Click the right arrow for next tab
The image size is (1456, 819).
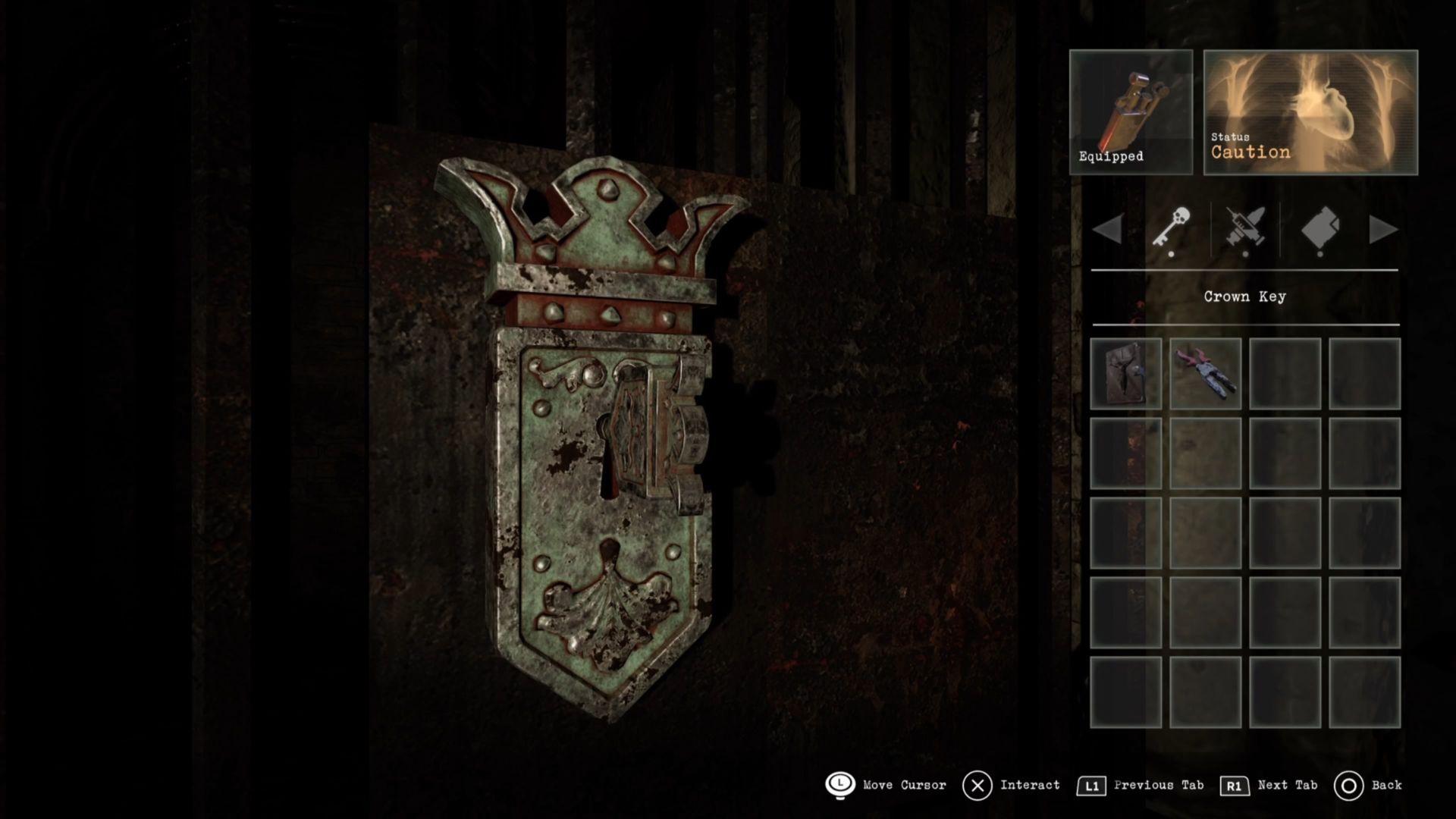point(1383,229)
